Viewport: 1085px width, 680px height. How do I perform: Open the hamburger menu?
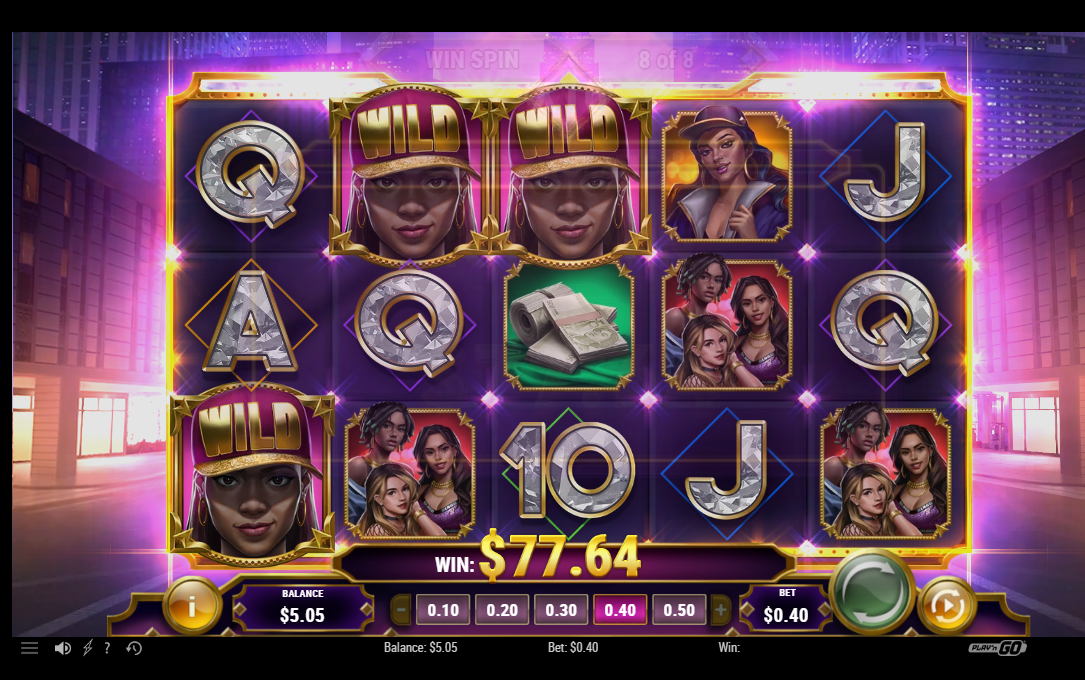tap(30, 648)
